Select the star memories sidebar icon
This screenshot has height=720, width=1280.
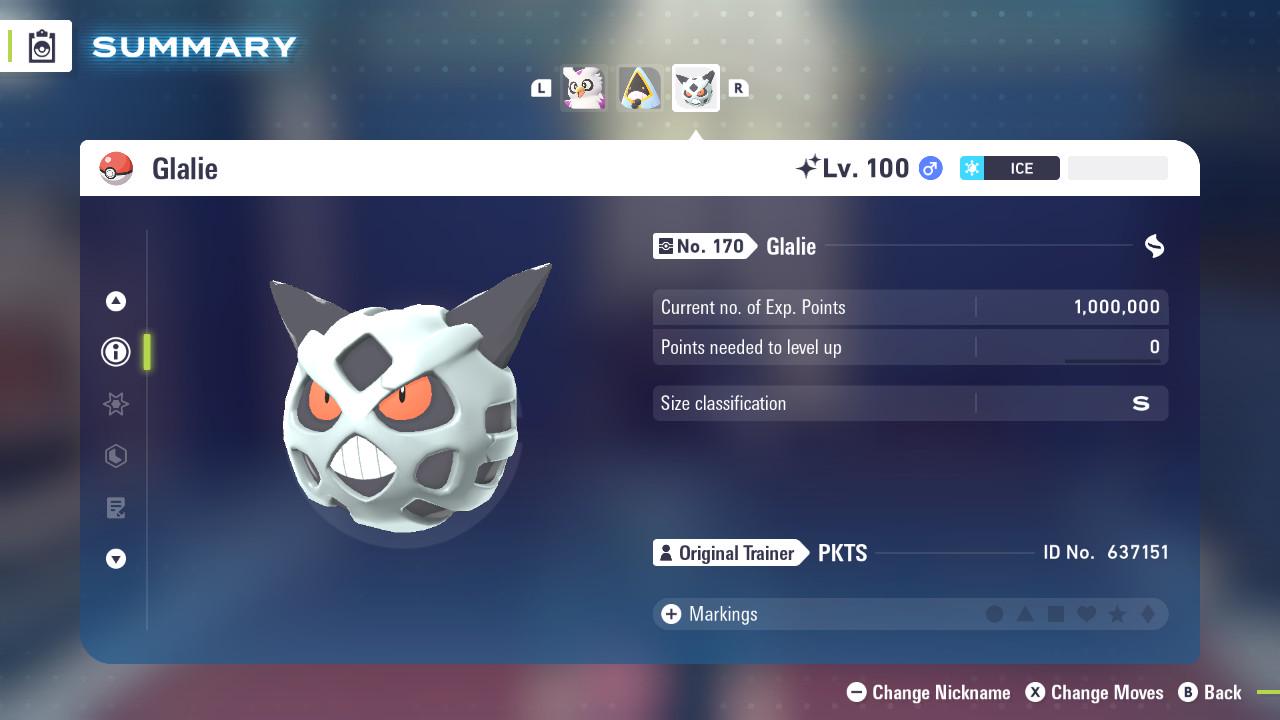tap(115, 404)
